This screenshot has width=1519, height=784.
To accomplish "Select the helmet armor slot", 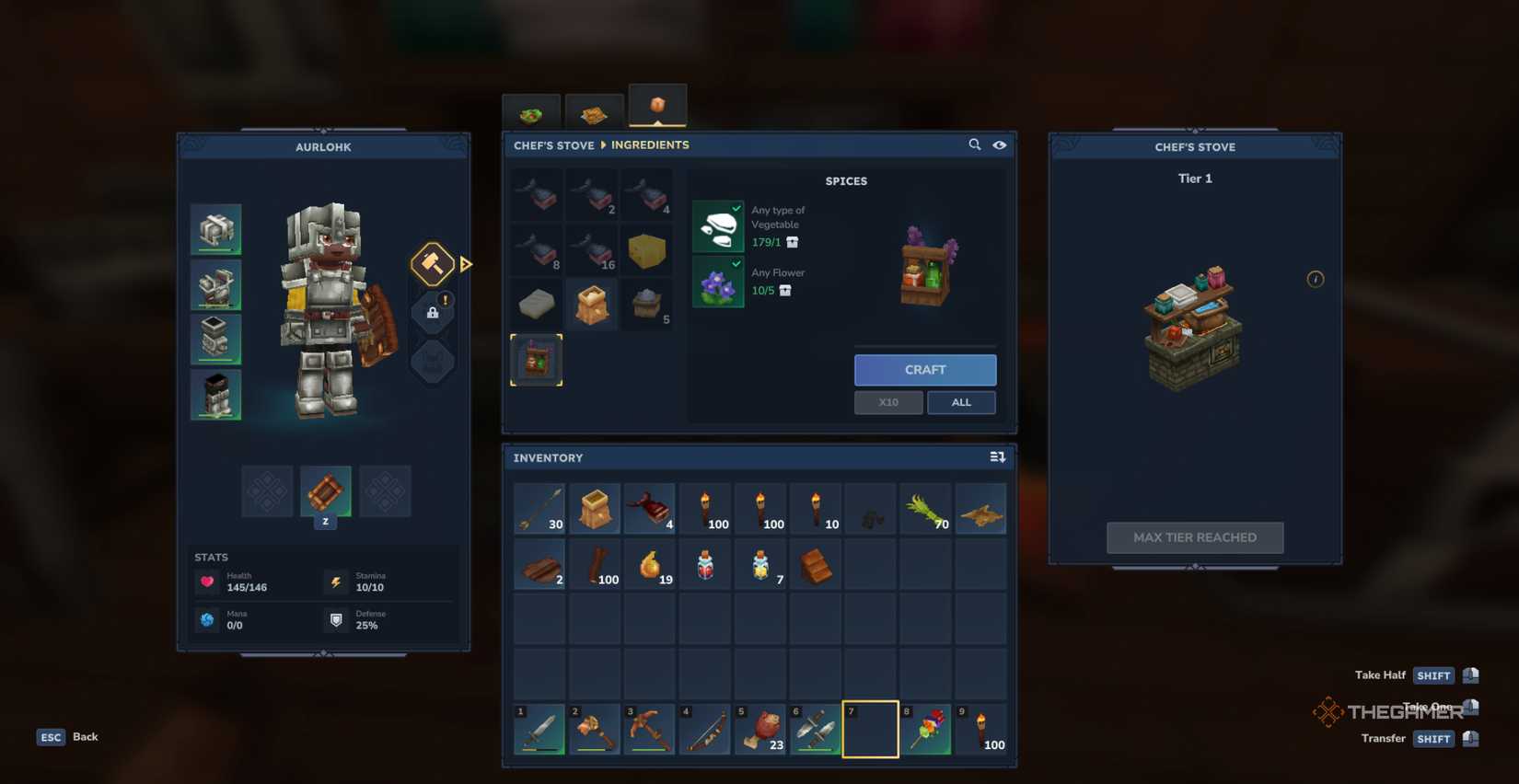I will (x=216, y=228).
